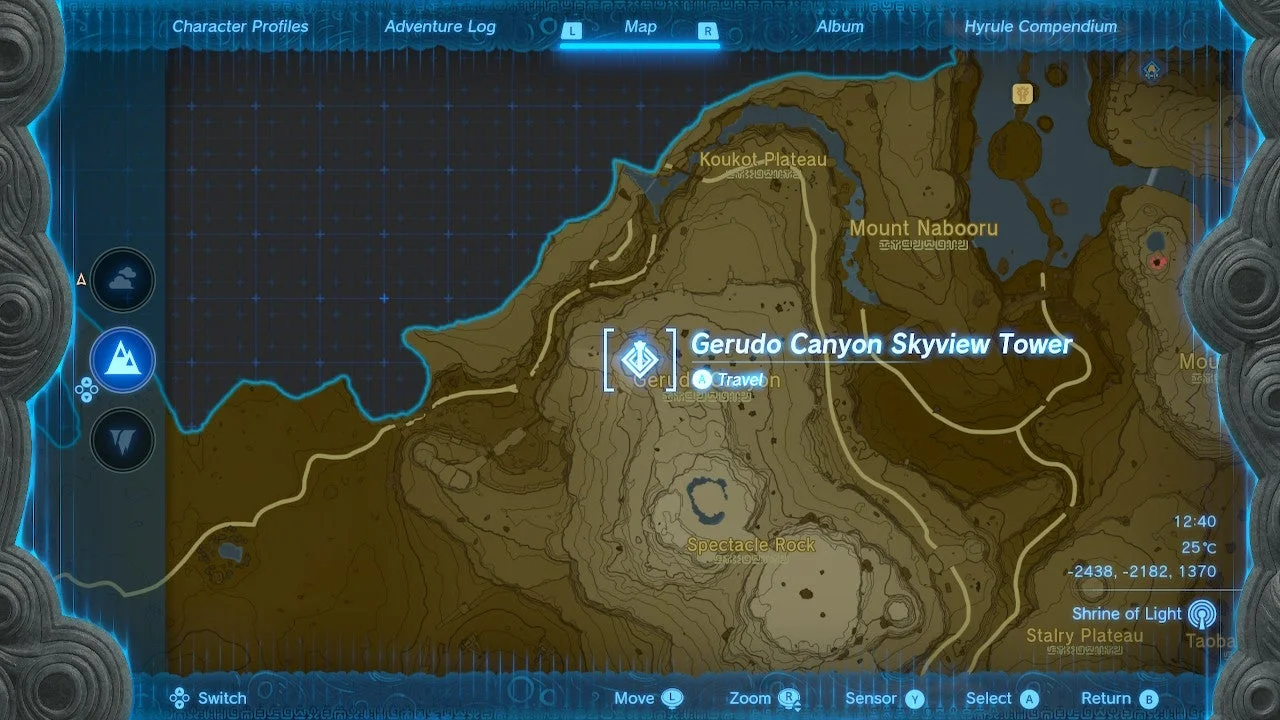Click the Gerudo Canyon Skyview Tower icon
Screen dimensions: 1280x720
(640, 358)
